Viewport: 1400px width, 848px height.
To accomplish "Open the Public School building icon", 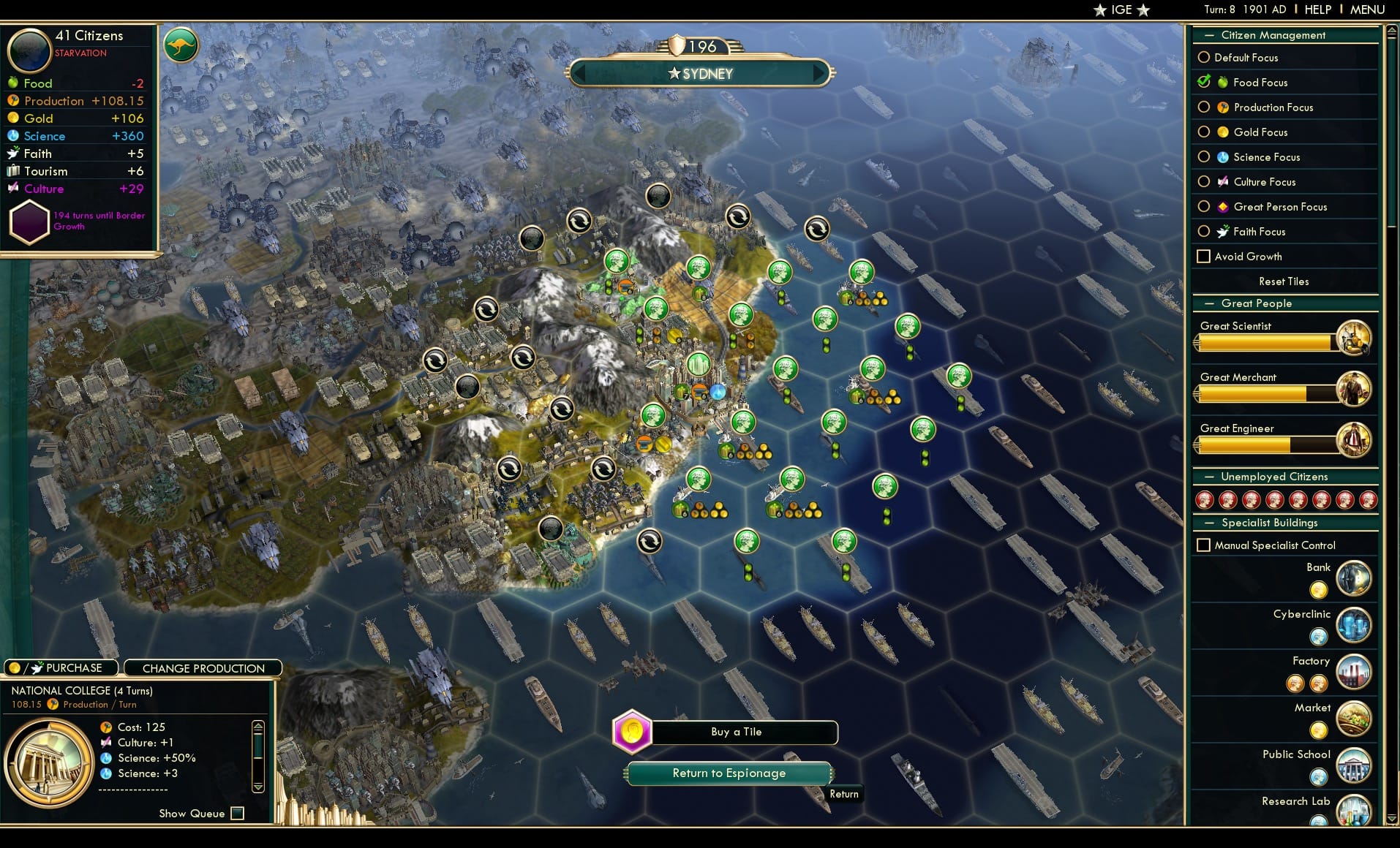I will tap(1354, 766).
